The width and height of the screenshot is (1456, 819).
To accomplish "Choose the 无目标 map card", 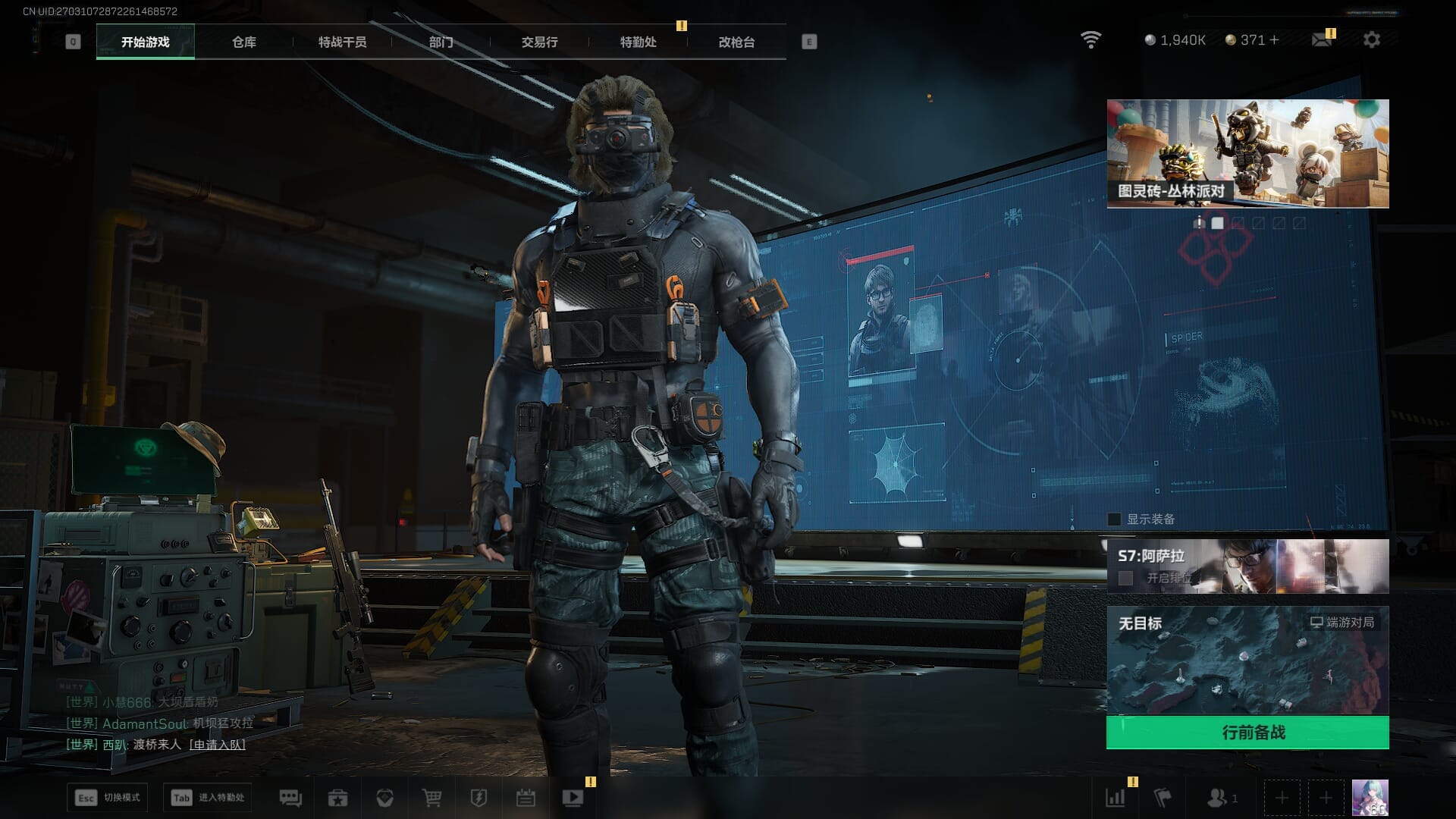I will [x=1247, y=660].
